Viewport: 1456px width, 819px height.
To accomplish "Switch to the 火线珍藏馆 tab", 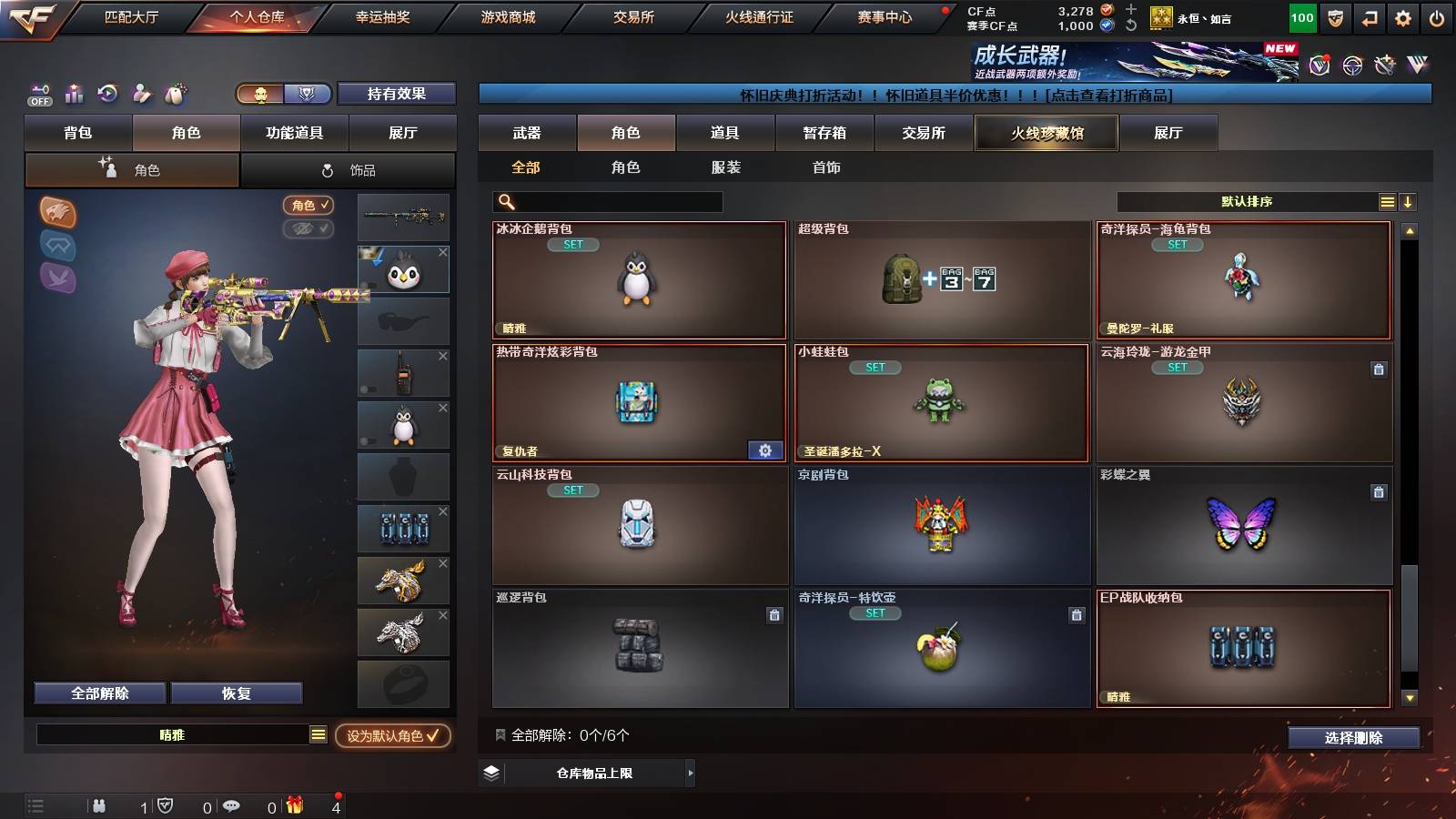I will 1046,133.
